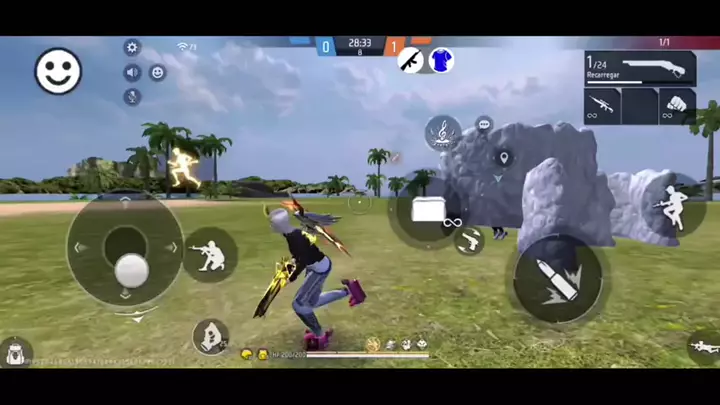Tap the prone soldier button
720x405 pixels.
(704, 347)
